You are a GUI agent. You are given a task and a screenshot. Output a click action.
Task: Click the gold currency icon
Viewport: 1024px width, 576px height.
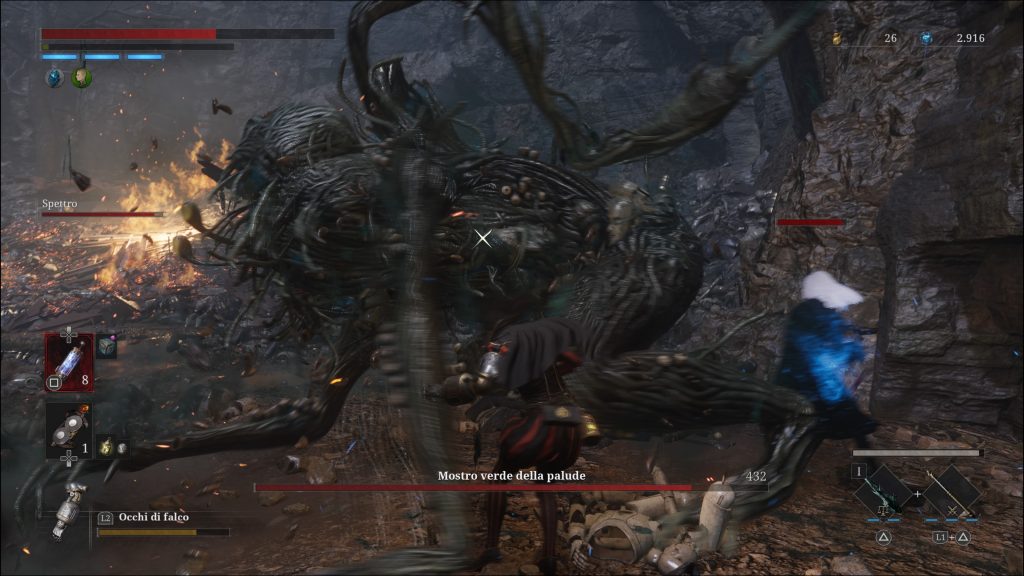837,38
